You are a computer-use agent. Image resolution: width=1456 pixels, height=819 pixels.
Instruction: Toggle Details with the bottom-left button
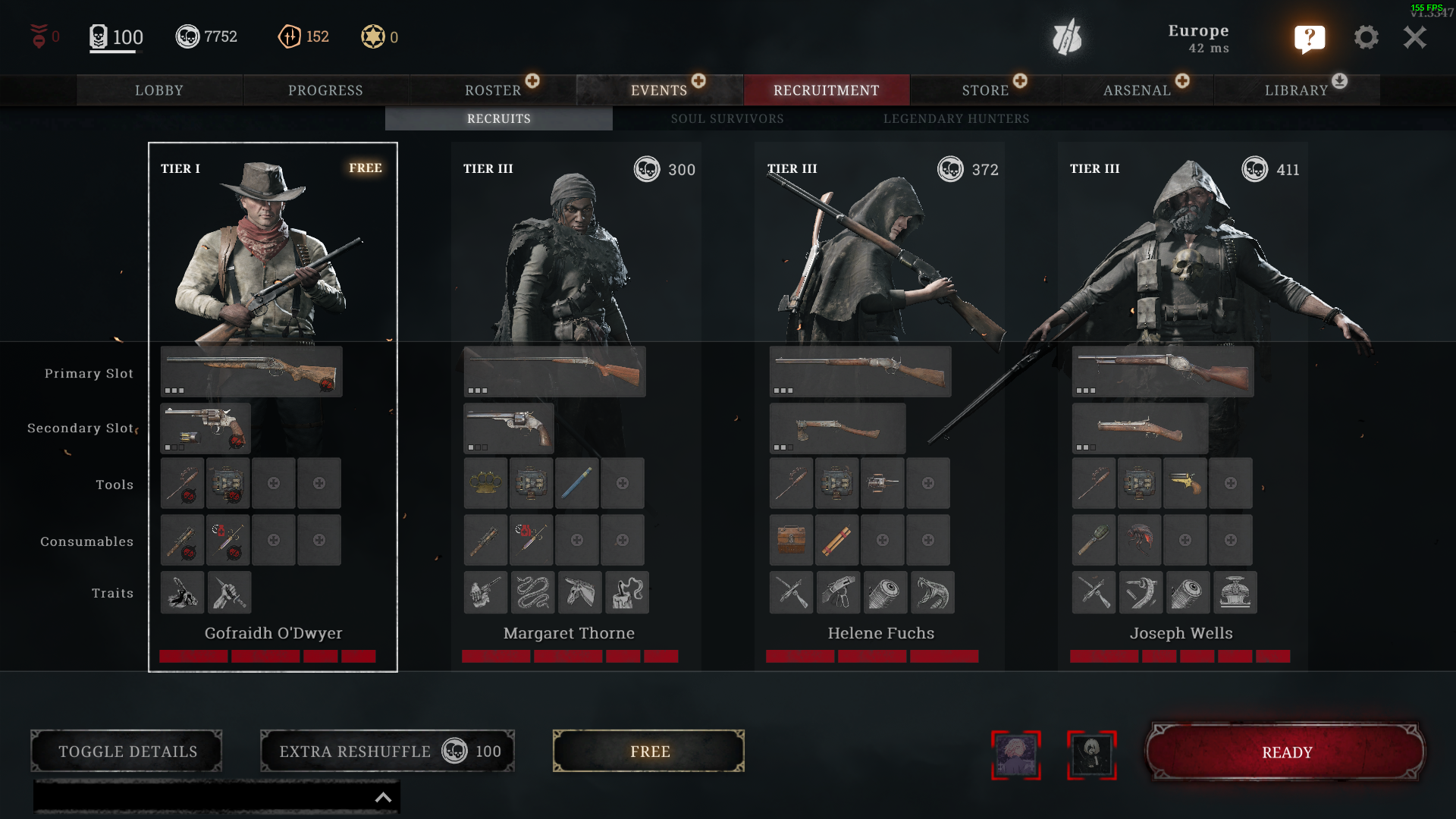pyautogui.click(x=126, y=751)
